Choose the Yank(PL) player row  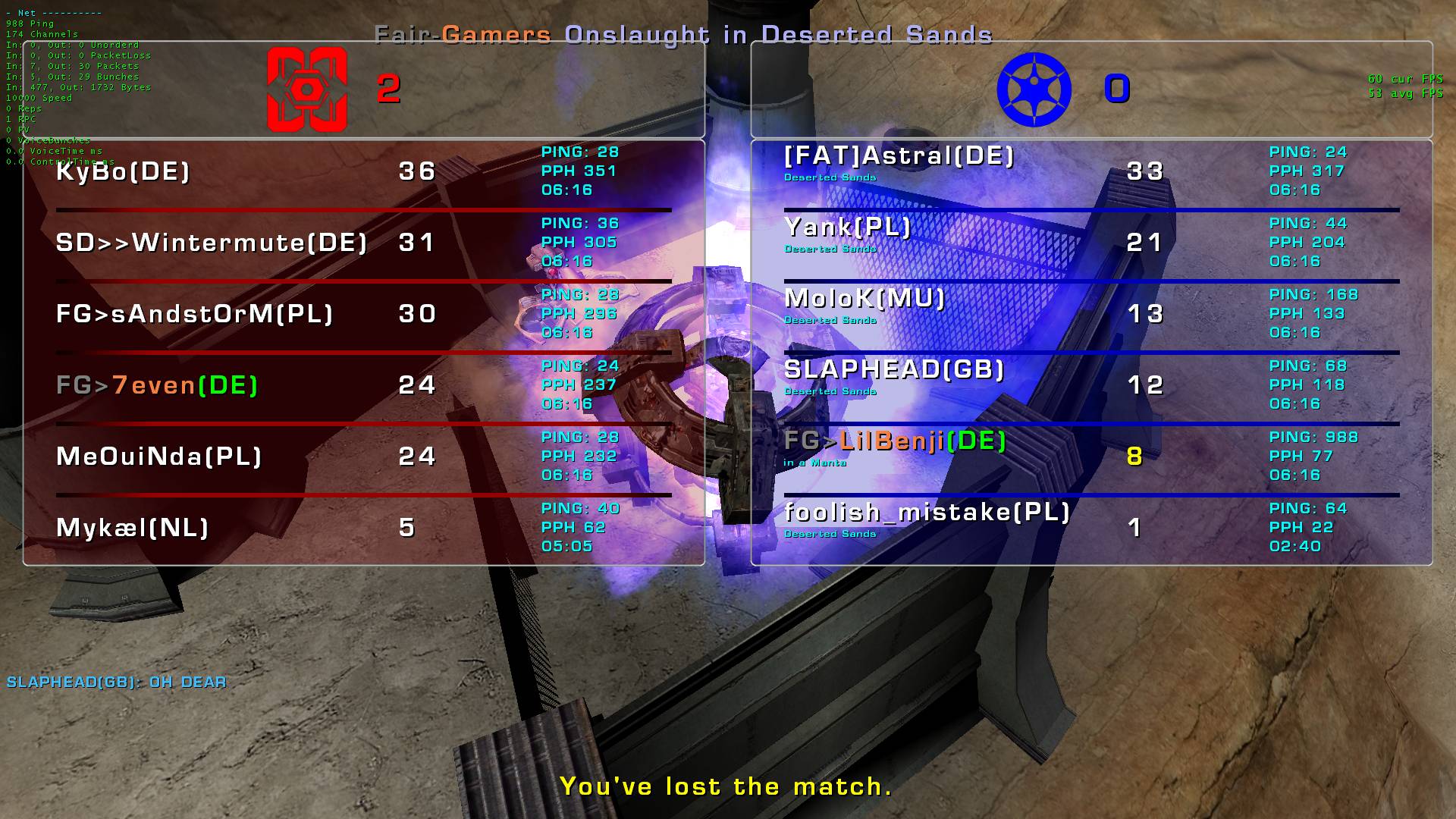[847, 227]
